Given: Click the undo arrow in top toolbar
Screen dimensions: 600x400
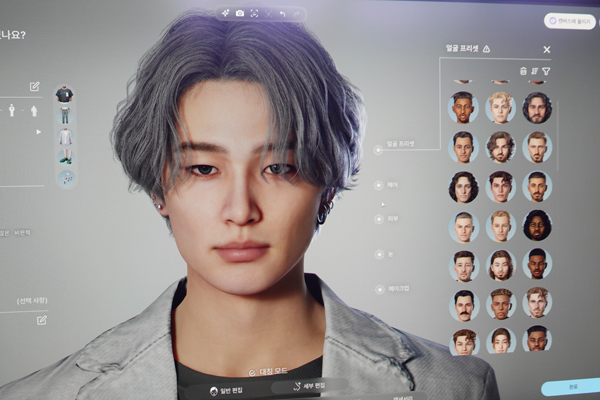Looking at the screenshot, I should [x=284, y=13].
